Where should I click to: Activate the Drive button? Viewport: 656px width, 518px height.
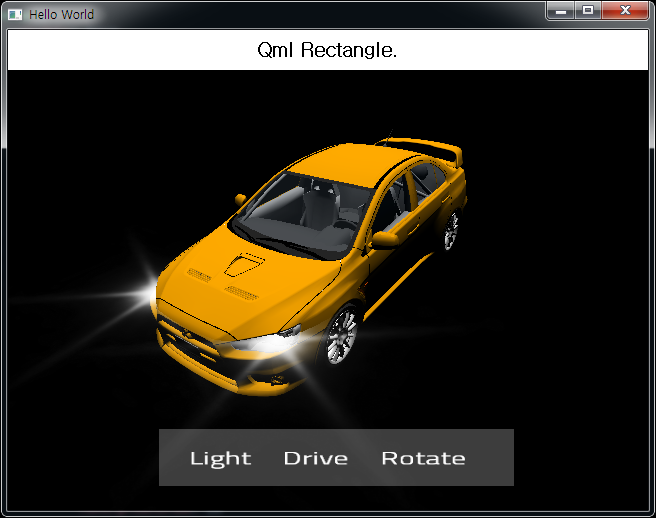[316, 458]
